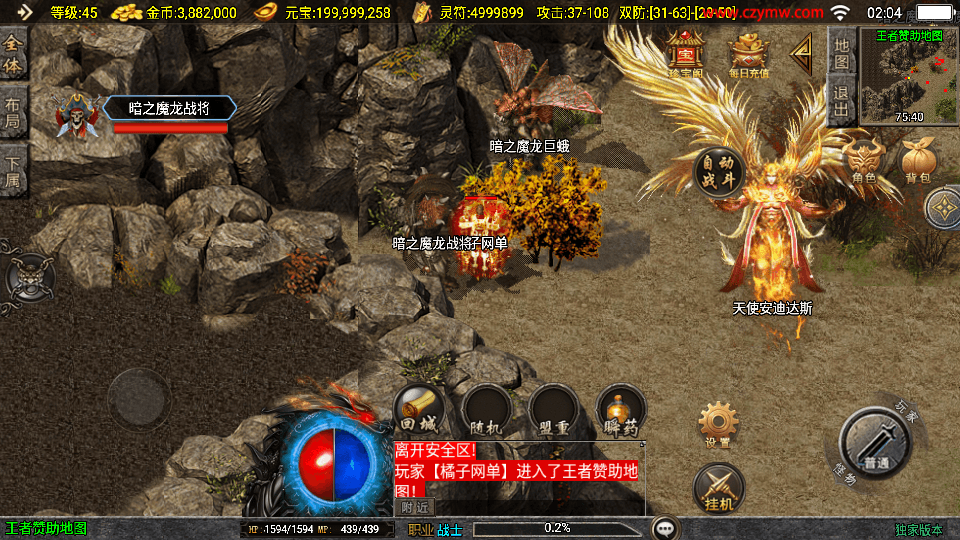Viewport: 960px width, 540px height.
Task: Select the 全体 tab on the left
Action: coord(14,53)
